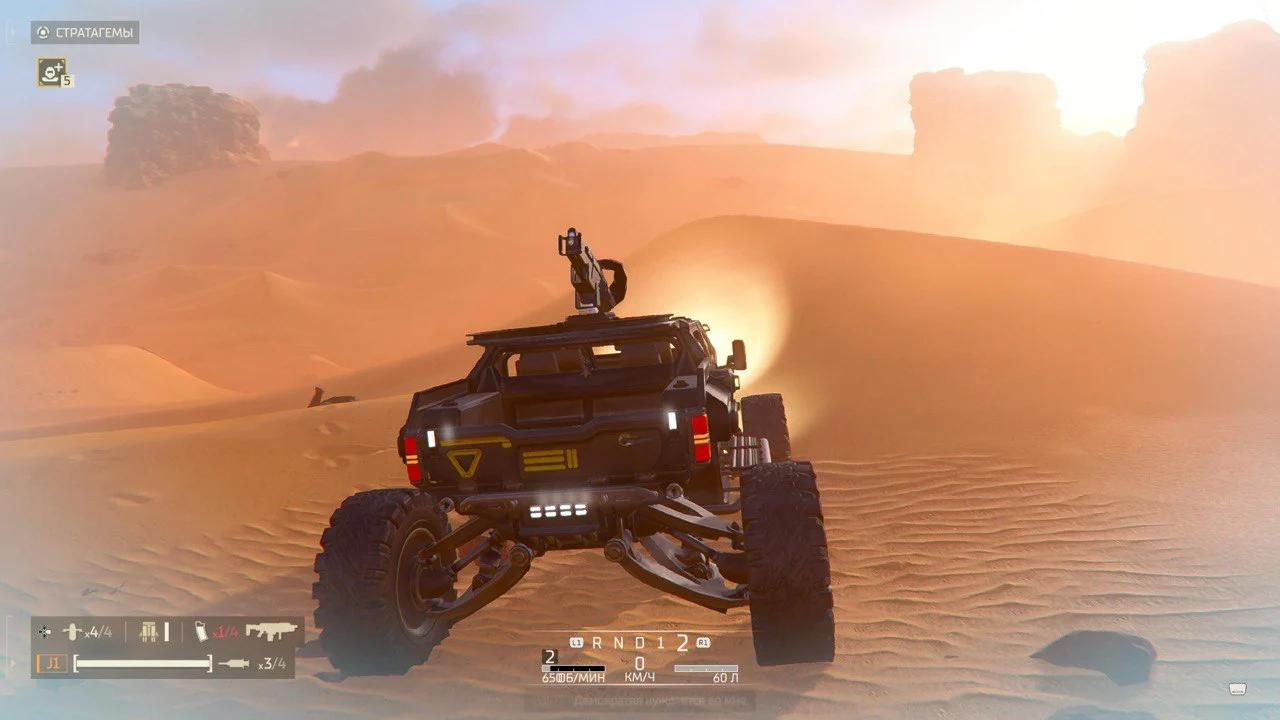Click the crosshair icon in the weapon panel
Image resolution: width=1280 pixels, height=720 pixels.
click(46, 632)
